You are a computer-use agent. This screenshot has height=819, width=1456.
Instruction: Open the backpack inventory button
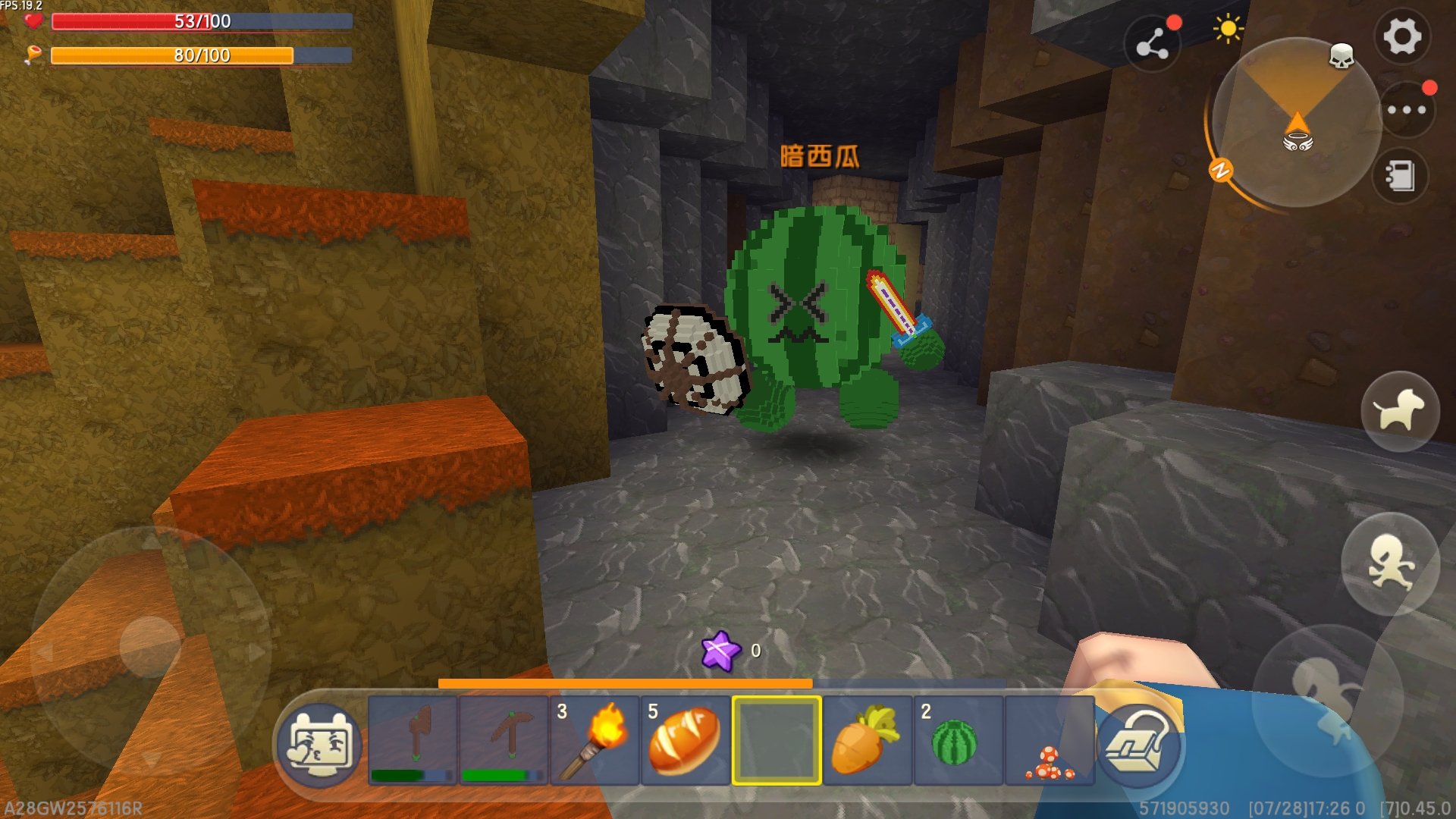click(1139, 745)
